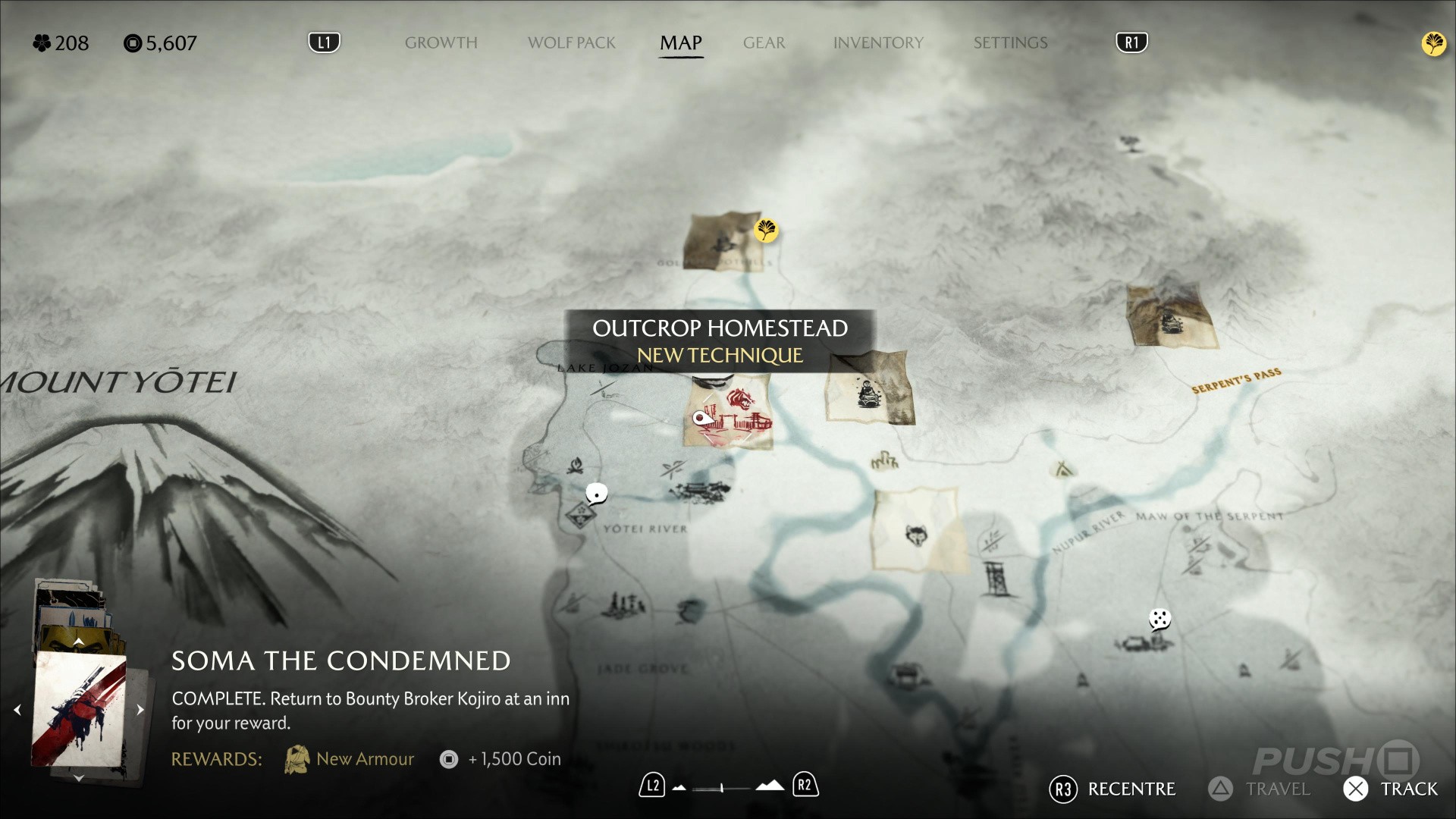
Task: Switch to the Settings tab
Action: coord(1010,43)
